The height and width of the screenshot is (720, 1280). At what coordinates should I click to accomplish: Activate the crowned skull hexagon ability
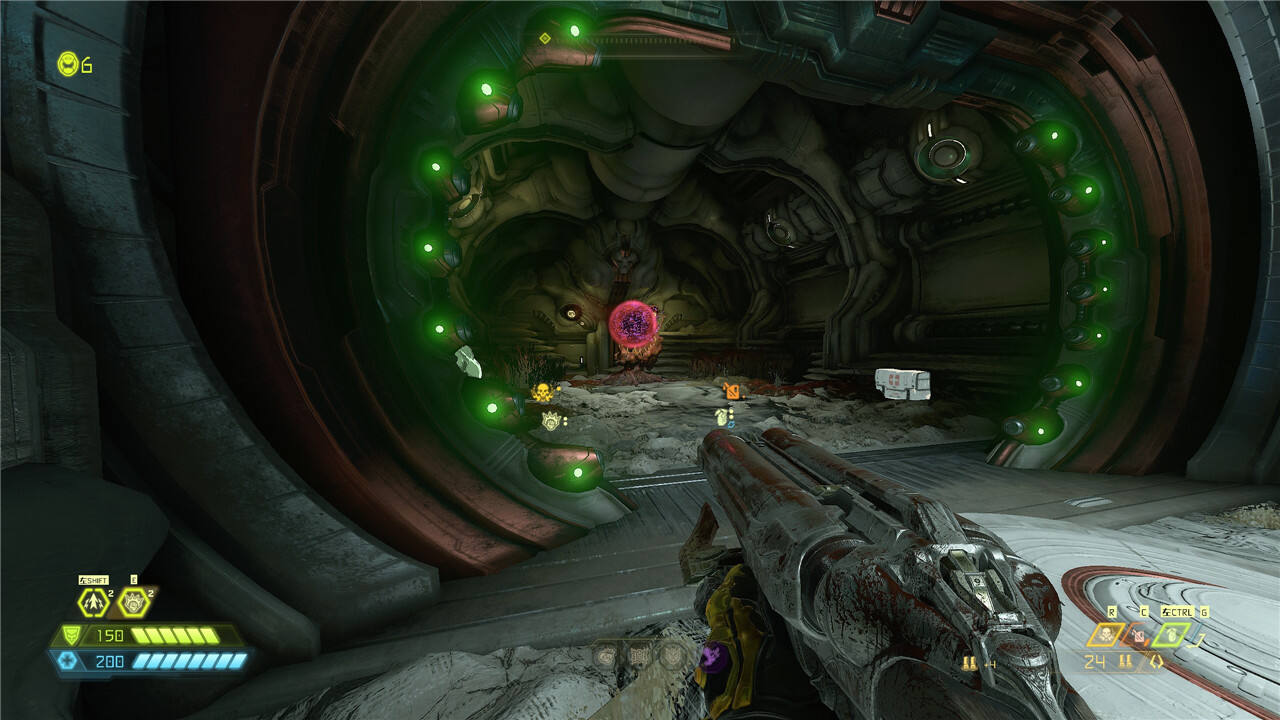133,603
